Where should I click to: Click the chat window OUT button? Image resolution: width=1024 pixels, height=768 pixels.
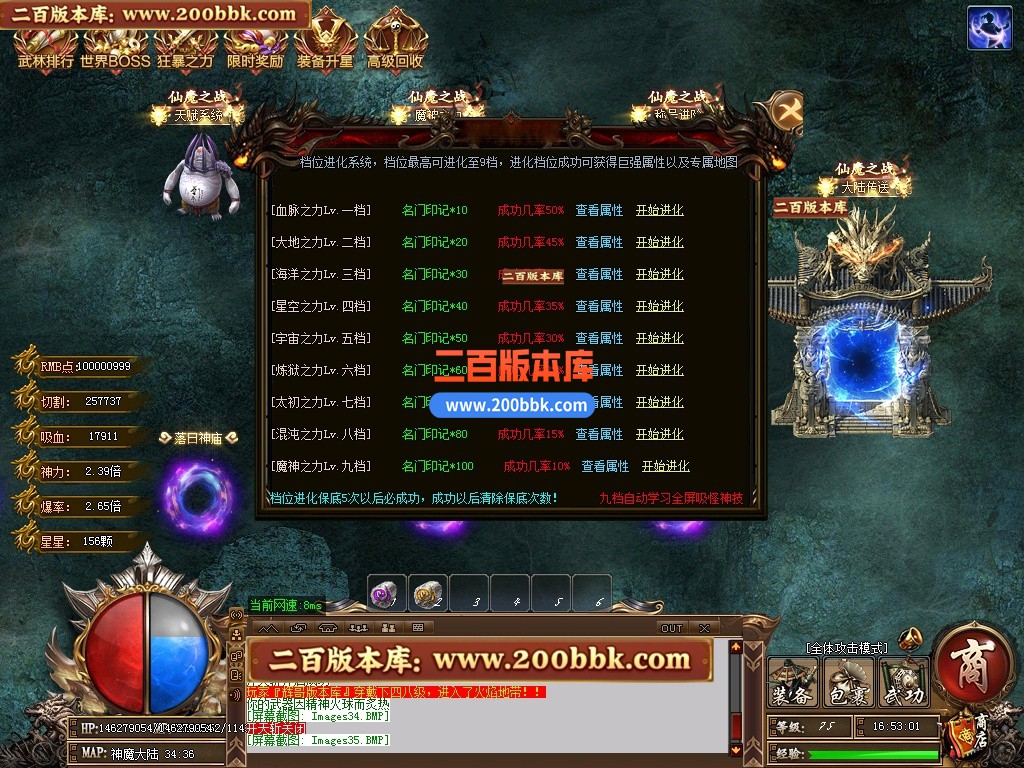tap(672, 628)
